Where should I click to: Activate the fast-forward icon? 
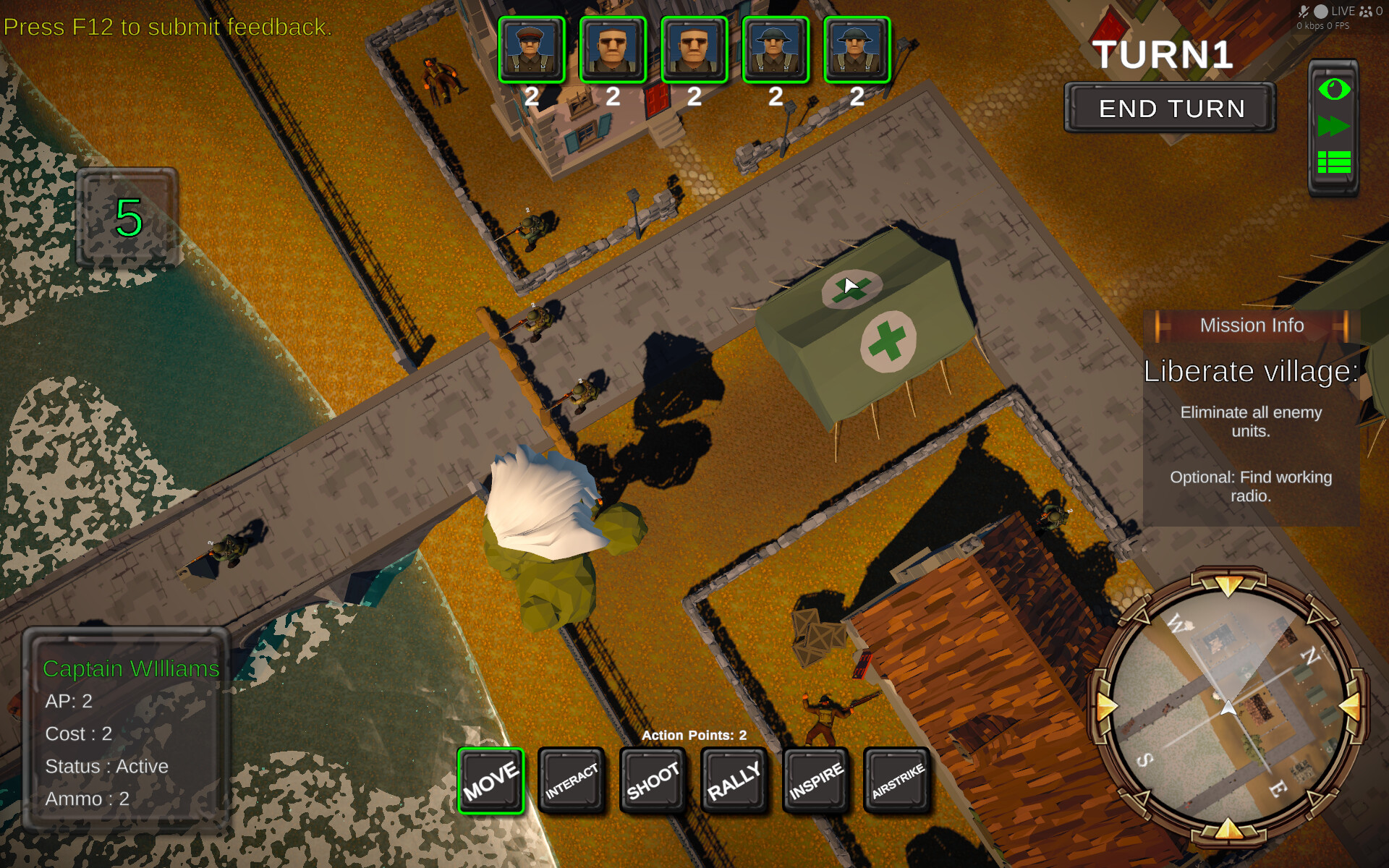coord(1333,126)
